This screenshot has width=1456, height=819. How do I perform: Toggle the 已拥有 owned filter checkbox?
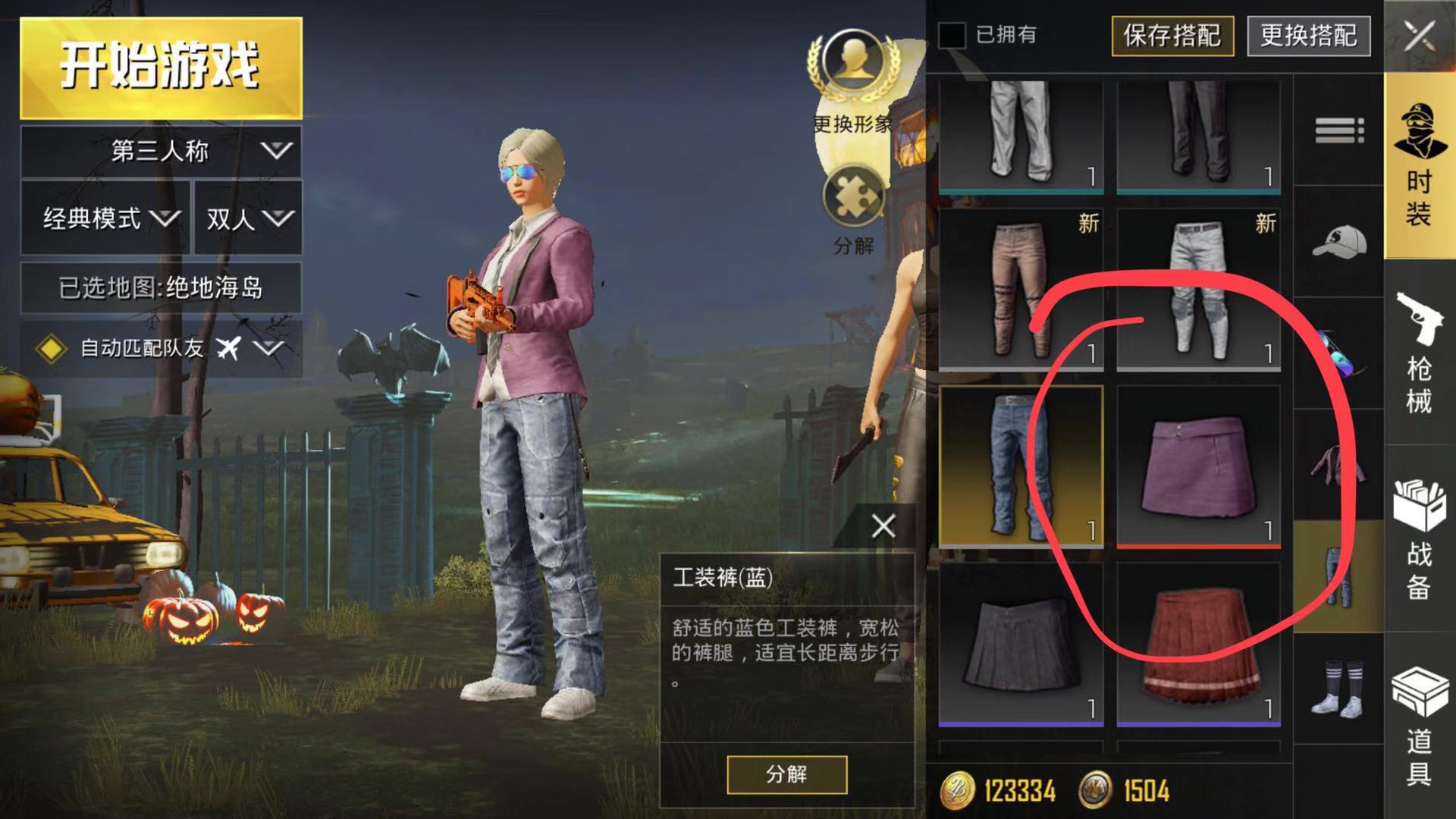point(952,35)
